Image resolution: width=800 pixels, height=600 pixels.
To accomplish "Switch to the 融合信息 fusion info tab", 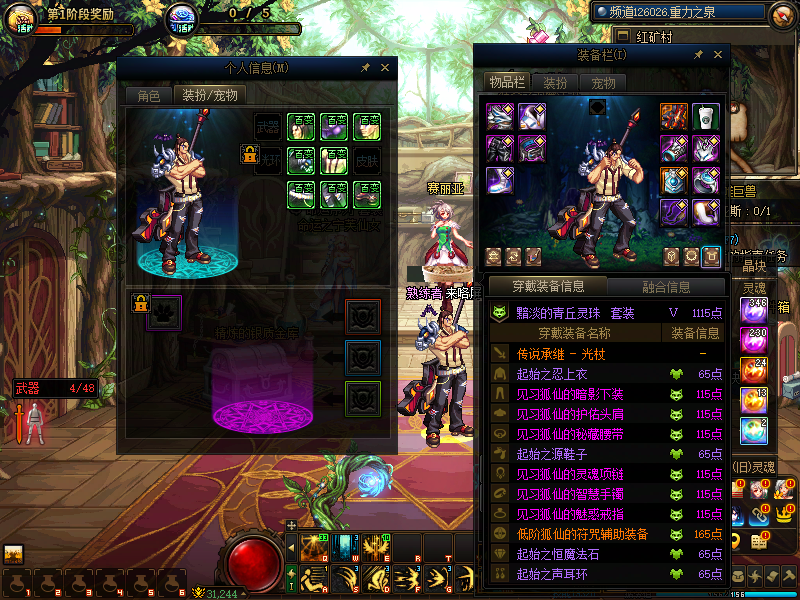I will click(x=665, y=287).
